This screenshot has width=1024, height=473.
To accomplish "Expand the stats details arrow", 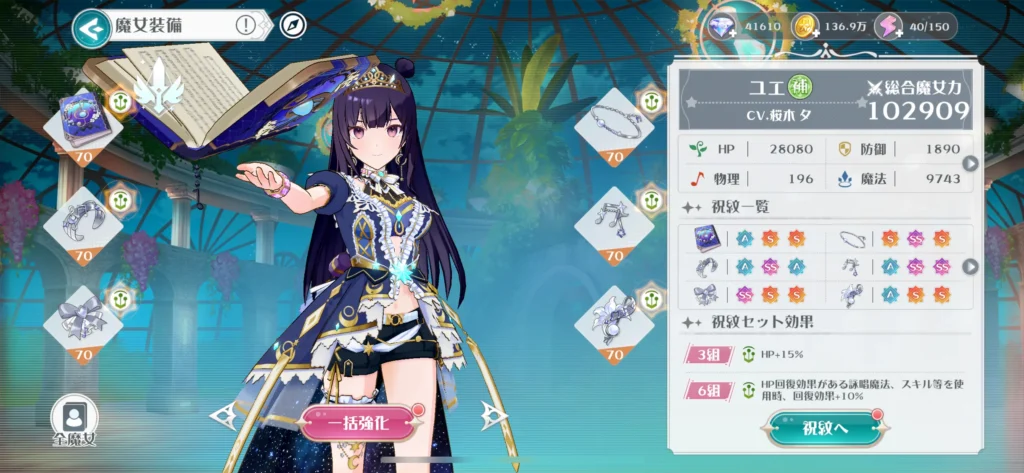I will [968, 163].
